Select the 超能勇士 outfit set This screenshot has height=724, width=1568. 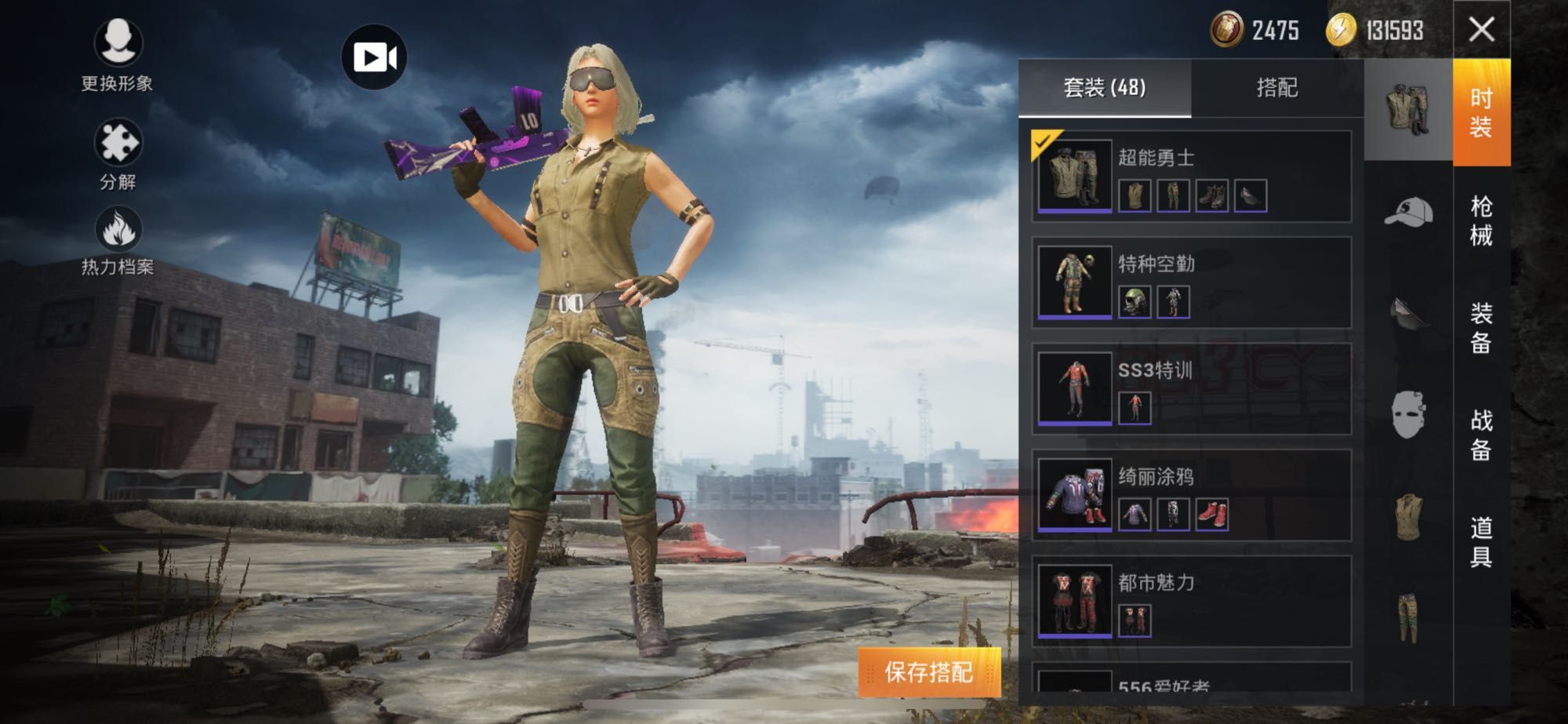pos(1191,176)
